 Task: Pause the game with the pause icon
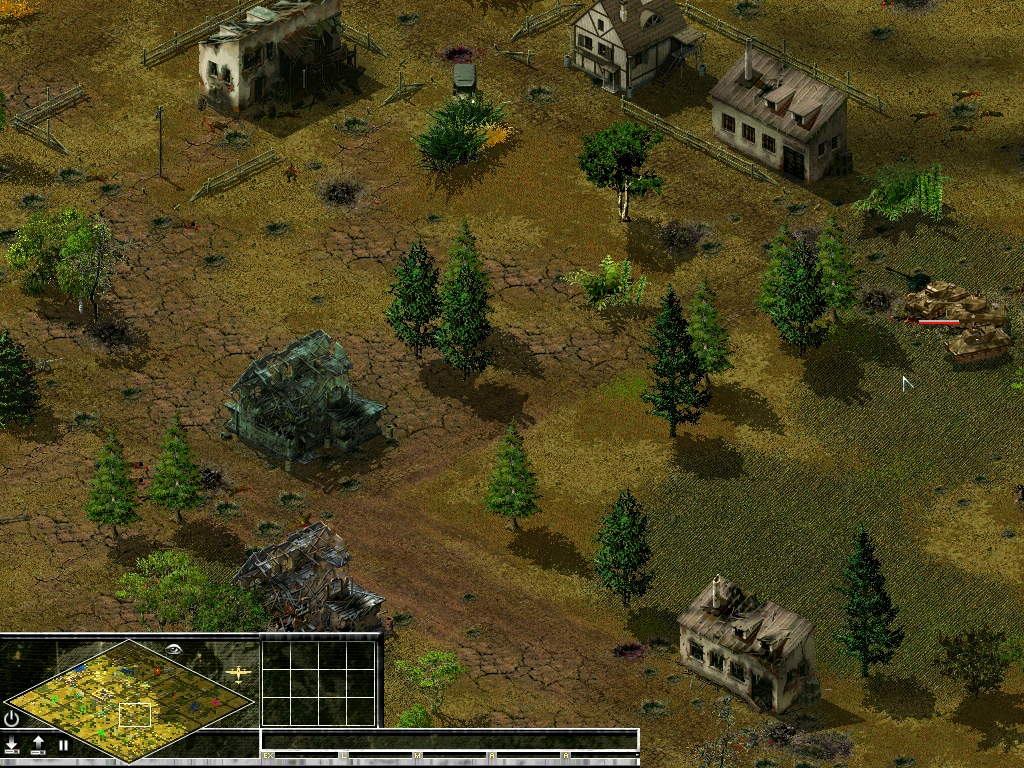click(63, 745)
